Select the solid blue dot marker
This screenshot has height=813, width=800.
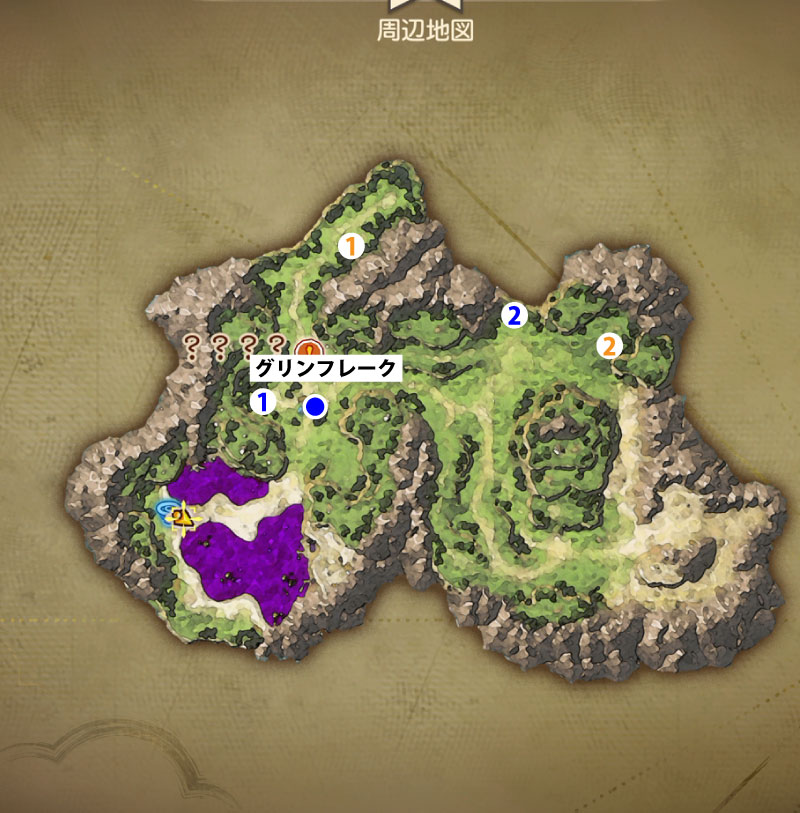coord(316,407)
